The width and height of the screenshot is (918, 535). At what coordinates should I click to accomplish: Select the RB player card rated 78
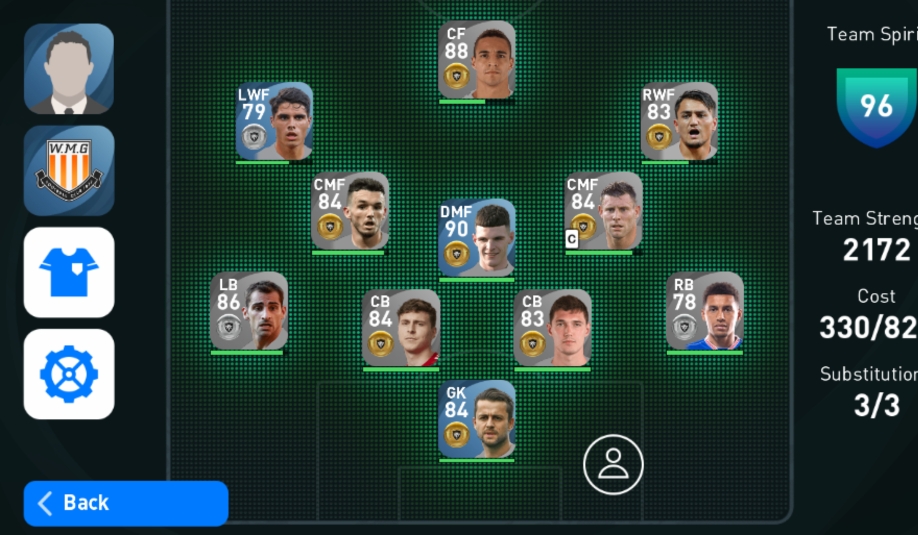705,311
